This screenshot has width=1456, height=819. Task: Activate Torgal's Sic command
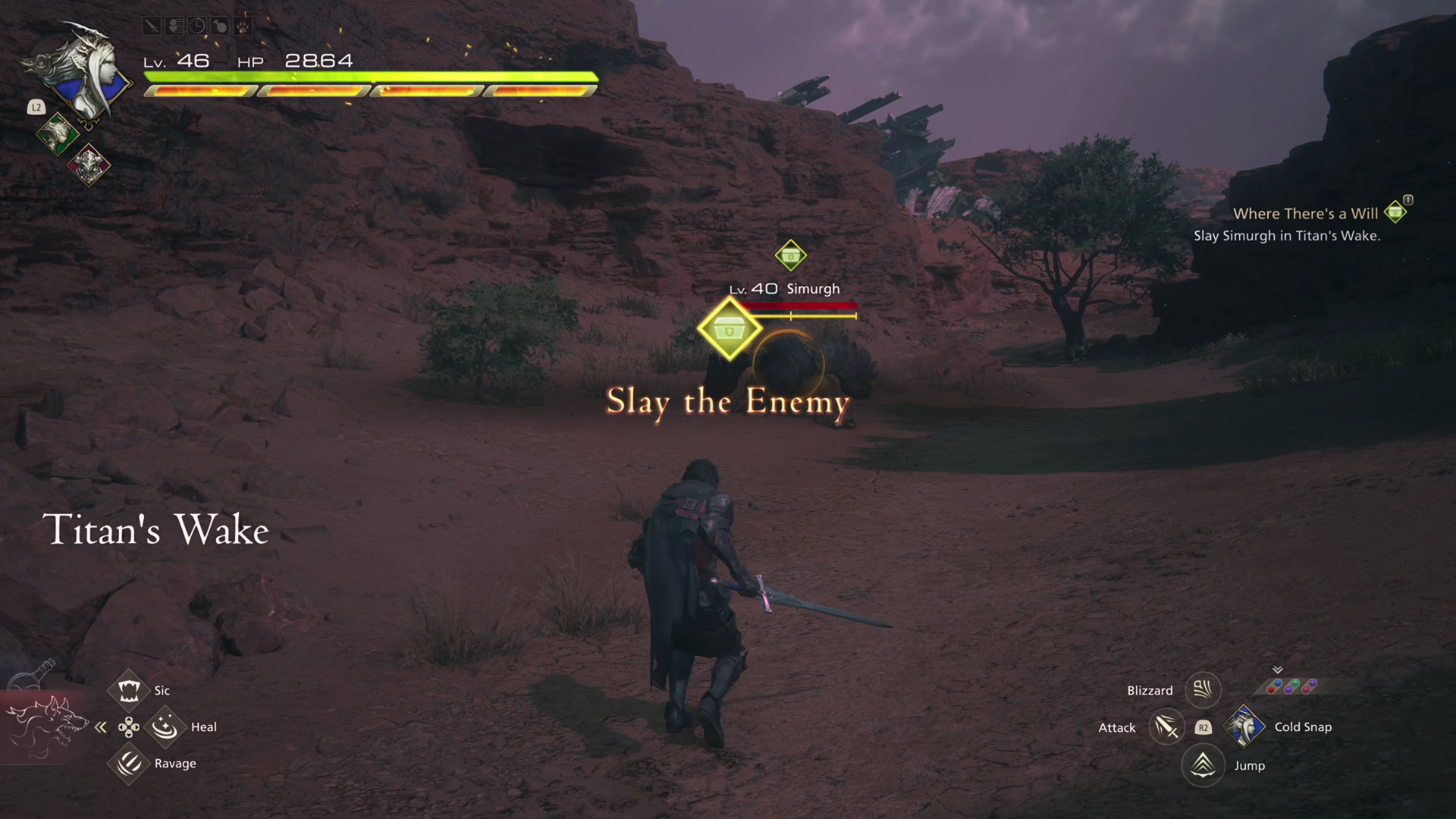(x=128, y=690)
